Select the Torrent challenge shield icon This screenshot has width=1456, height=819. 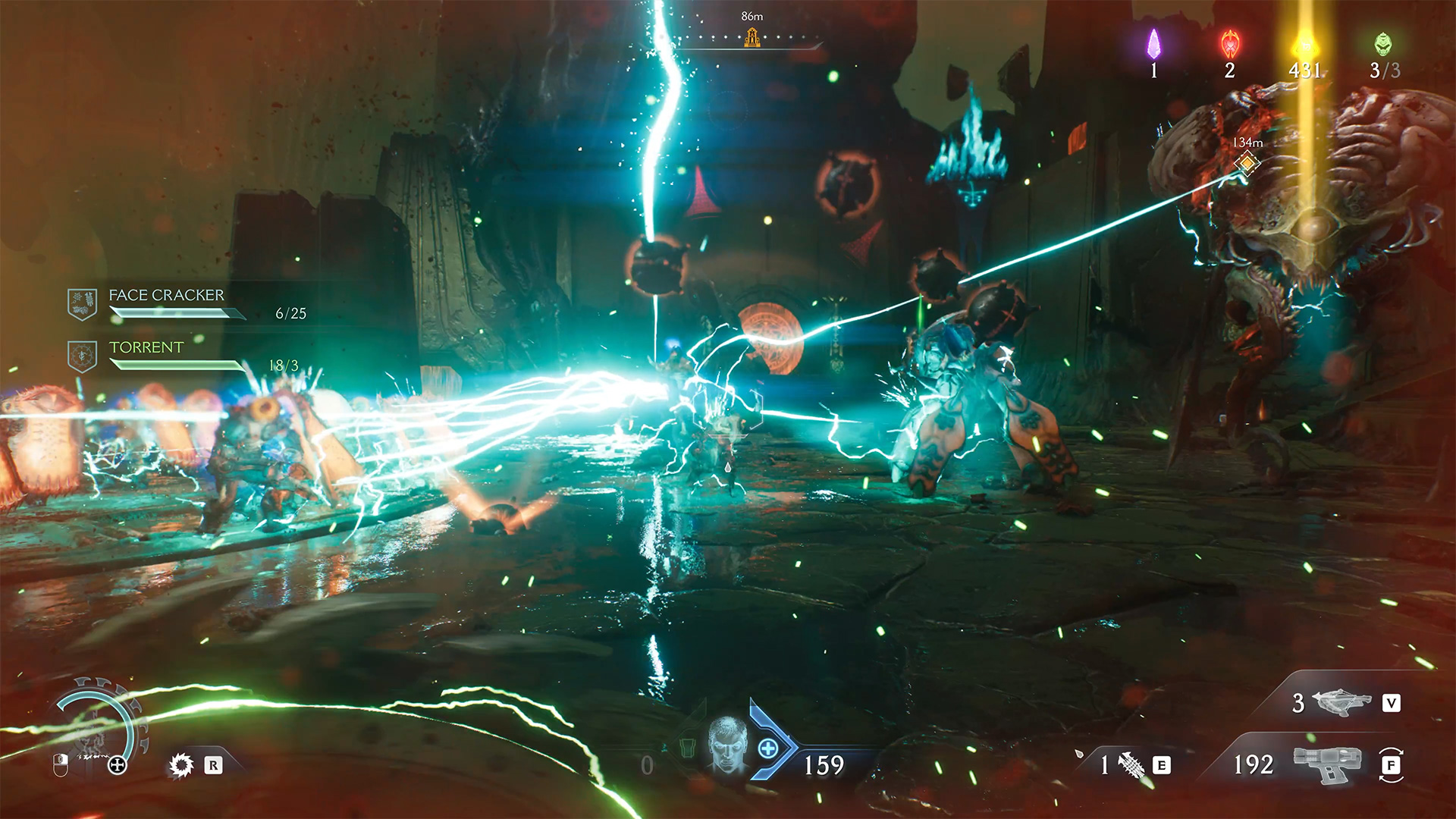[82, 356]
